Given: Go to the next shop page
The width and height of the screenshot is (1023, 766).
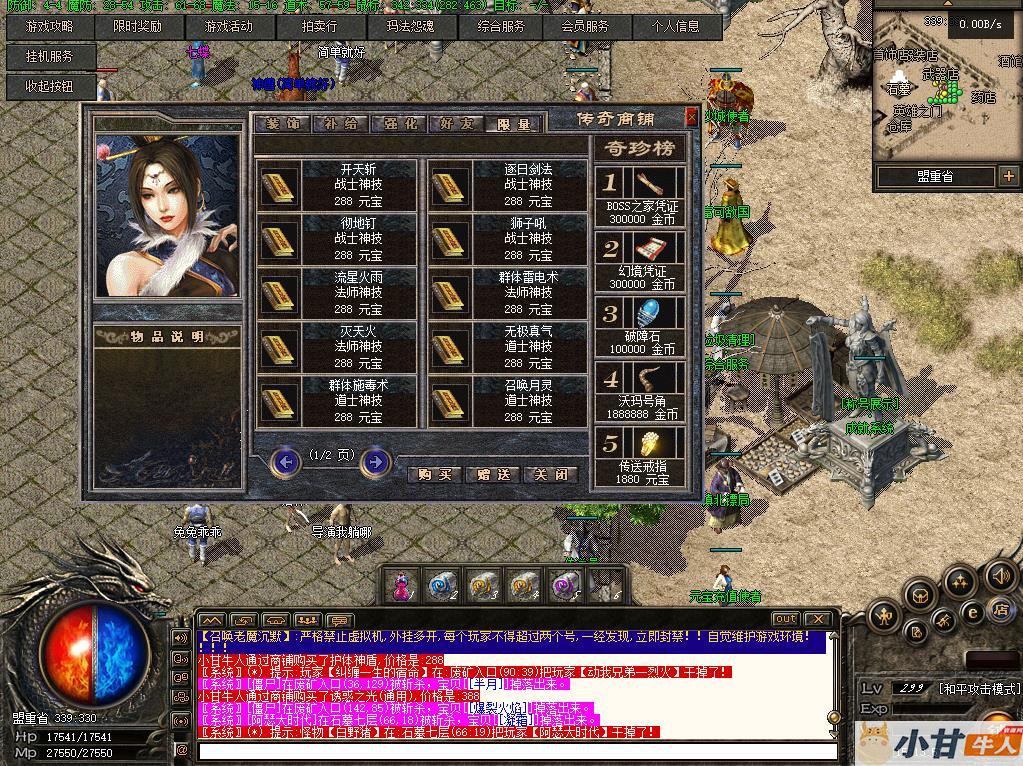Looking at the screenshot, I should [x=375, y=461].
